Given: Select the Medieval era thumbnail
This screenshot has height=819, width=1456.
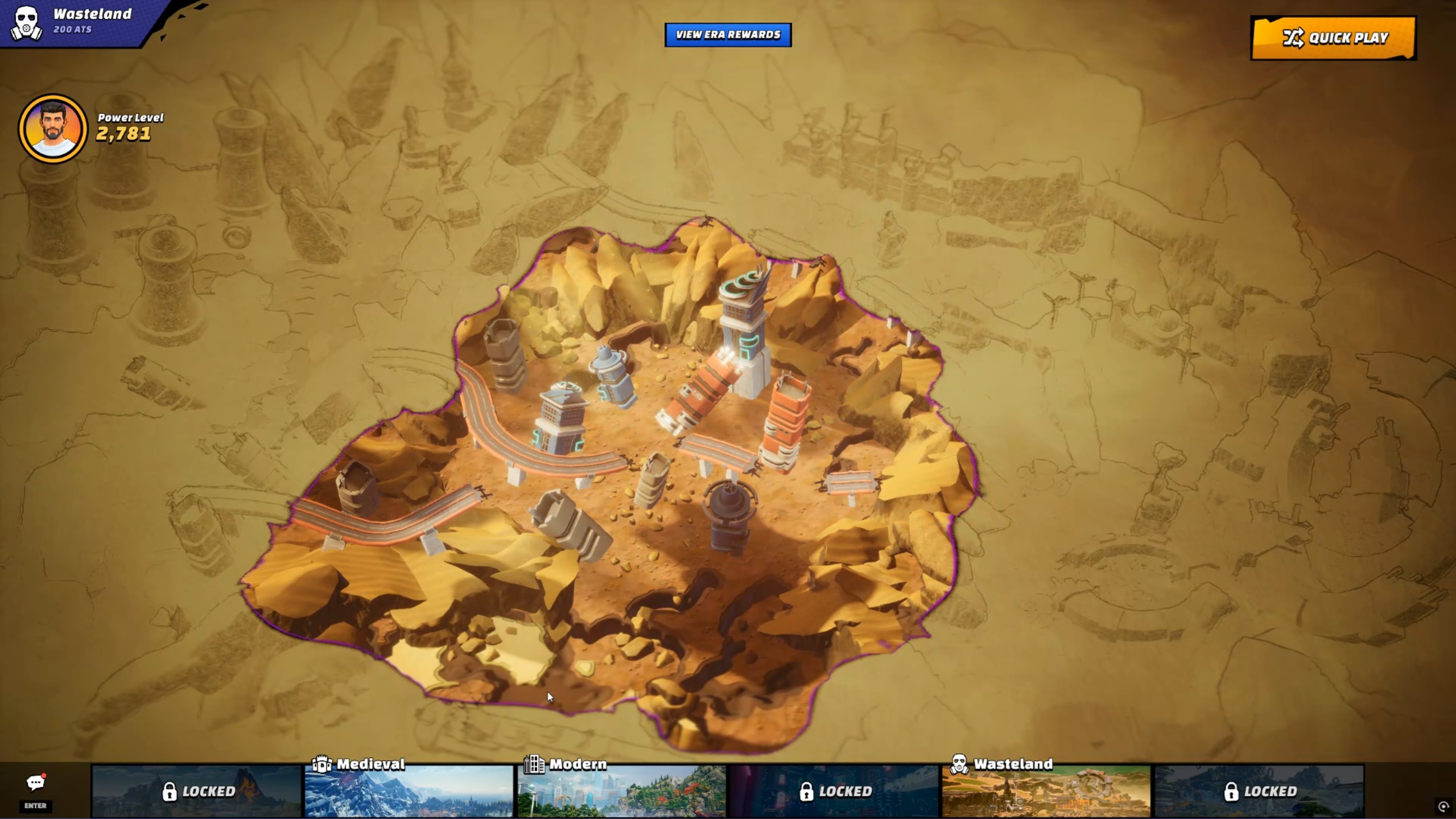Looking at the screenshot, I should 409,791.
